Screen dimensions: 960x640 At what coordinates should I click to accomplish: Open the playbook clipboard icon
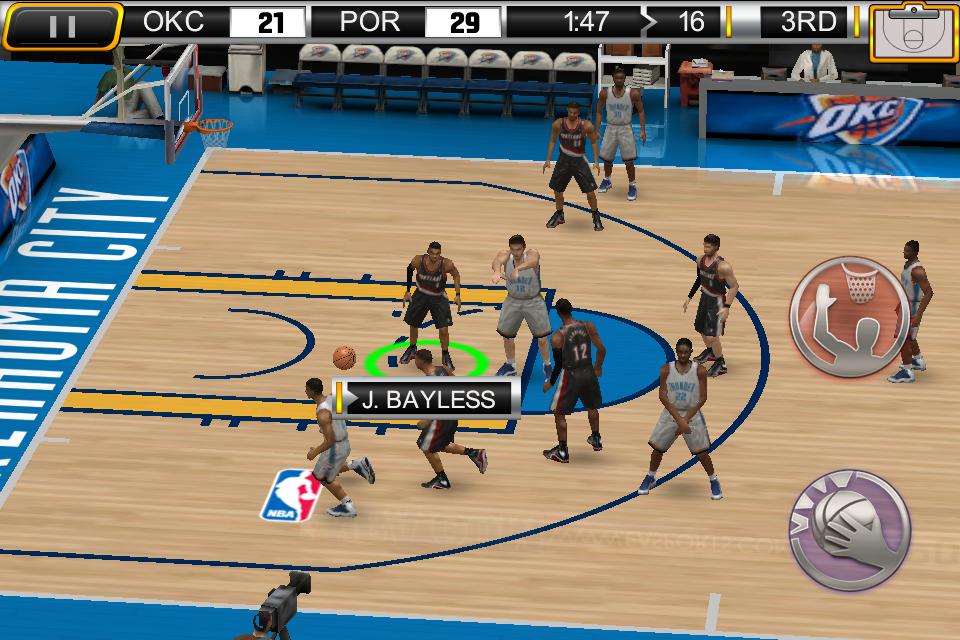pos(911,32)
